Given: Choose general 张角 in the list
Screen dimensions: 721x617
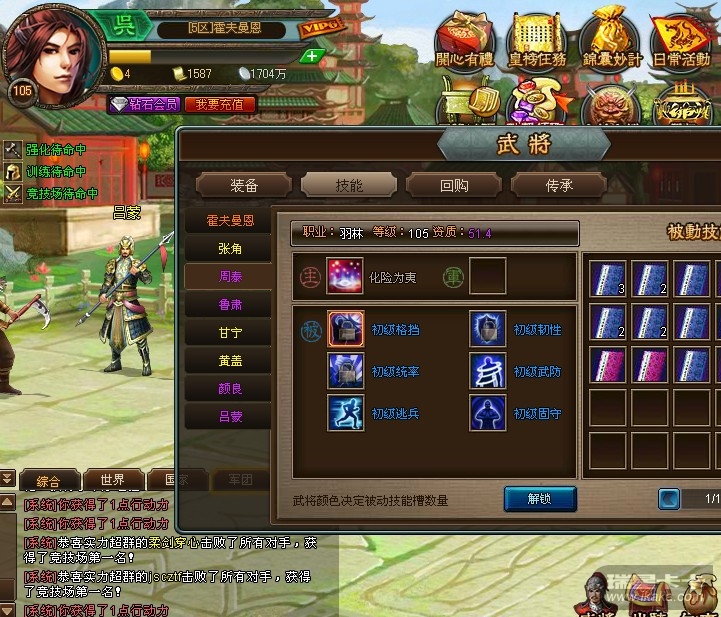Looking at the screenshot, I should point(230,248).
